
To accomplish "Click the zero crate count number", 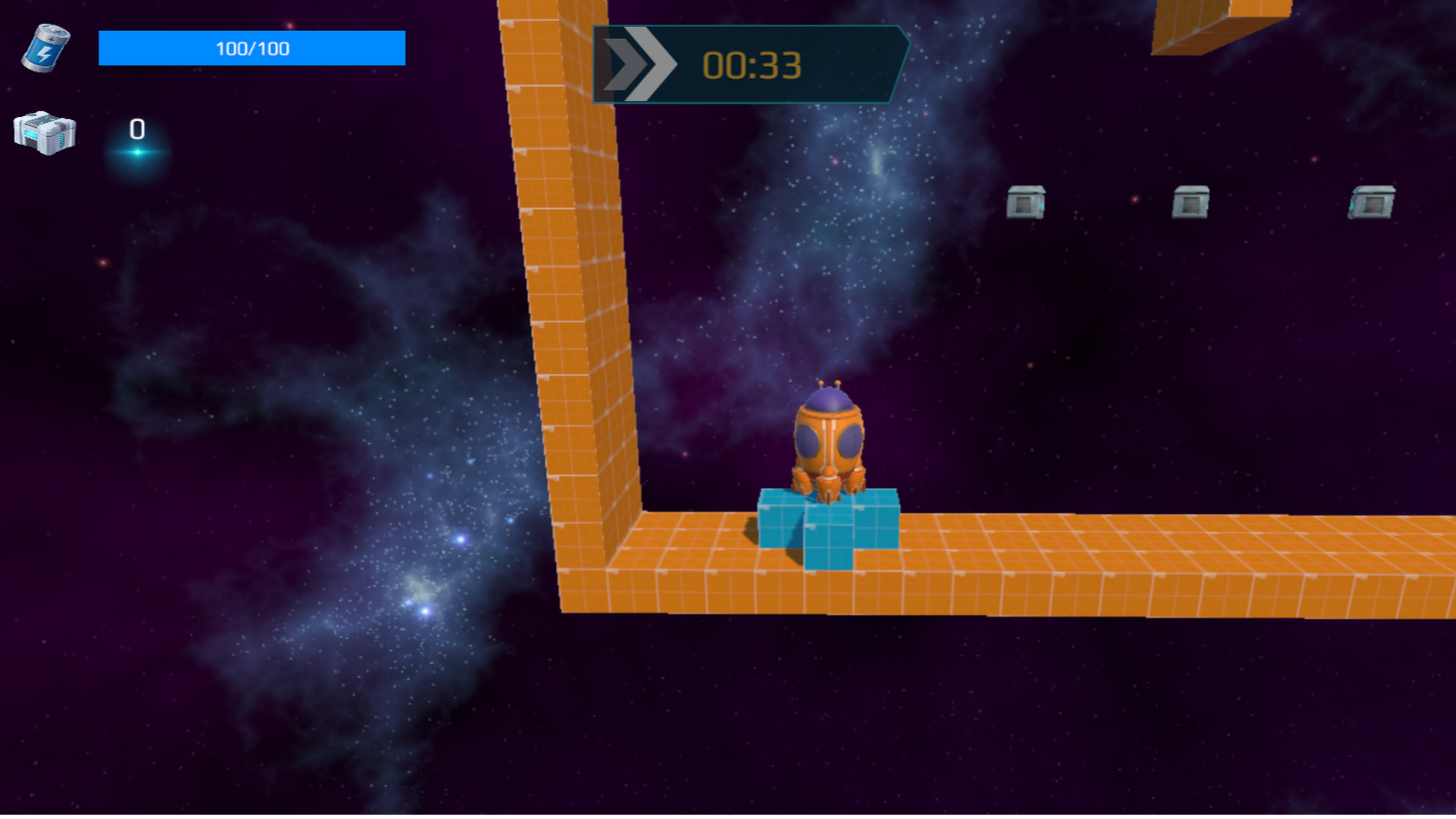I will [x=136, y=127].
